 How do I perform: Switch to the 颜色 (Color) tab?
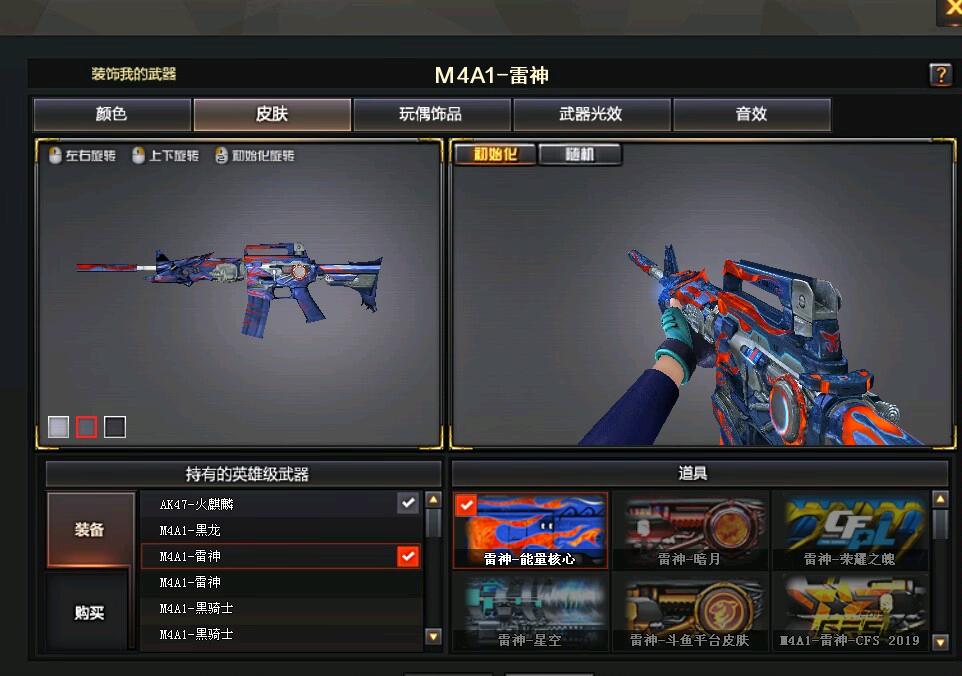coord(112,115)
